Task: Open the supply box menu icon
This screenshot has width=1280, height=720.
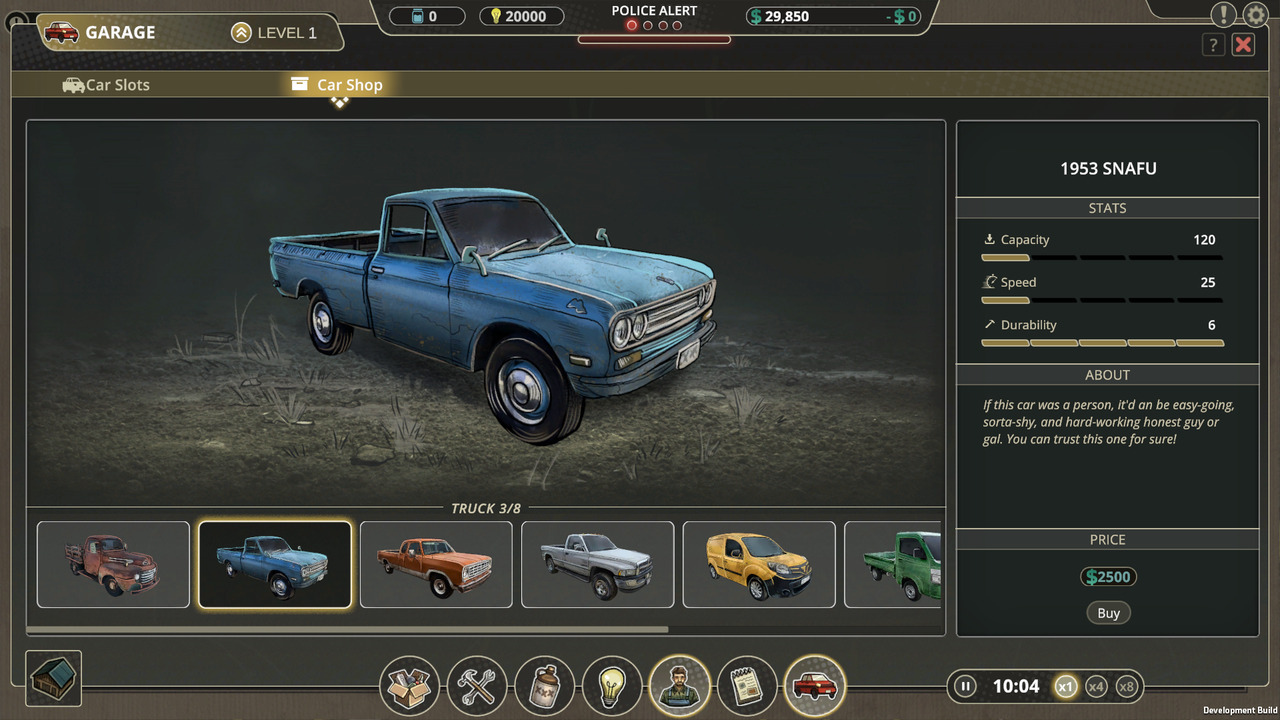Action: coord(409,686)
